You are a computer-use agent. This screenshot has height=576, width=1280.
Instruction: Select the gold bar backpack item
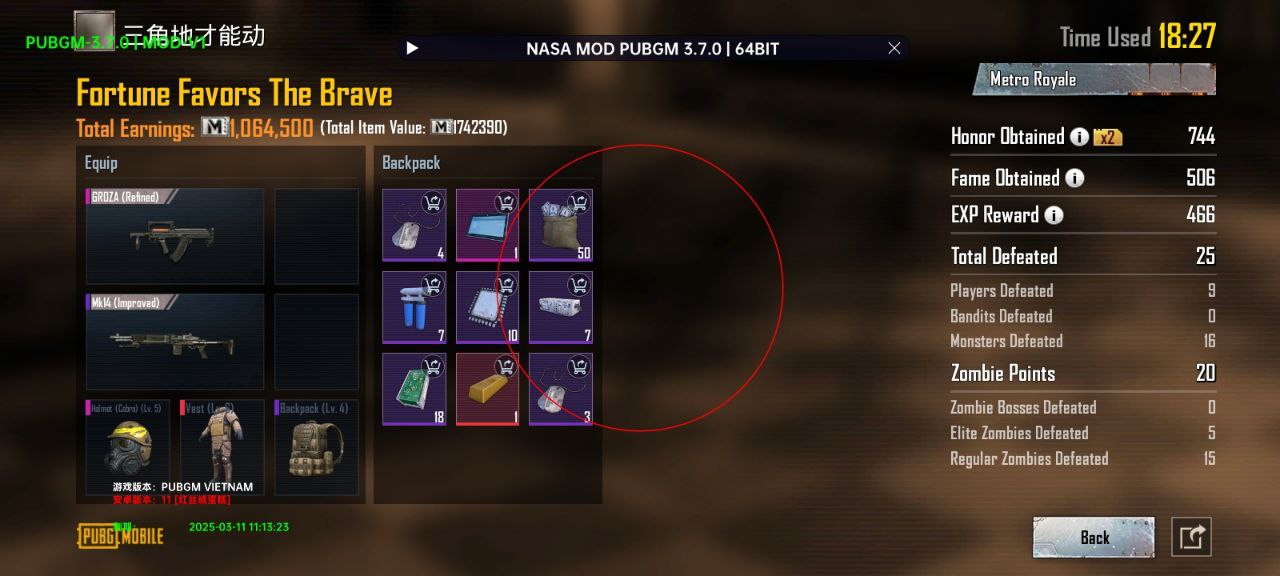pyautogui.click(x=487, y=389)
